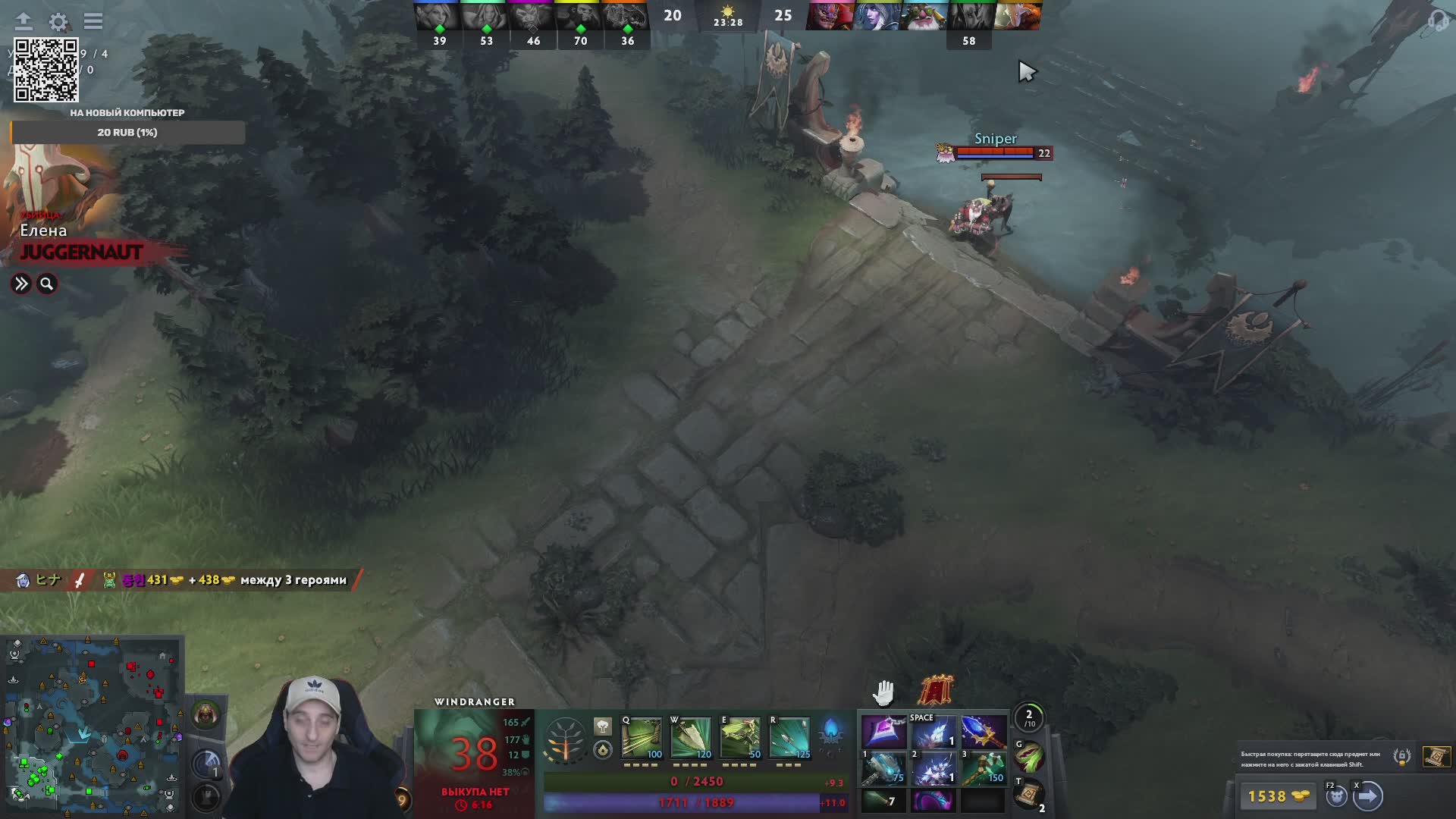Image resolution: width=1456 pixels, height=819 pixels.
Task: Select the hammer item with 75 mana cost
Action: (x=883, y=767)
